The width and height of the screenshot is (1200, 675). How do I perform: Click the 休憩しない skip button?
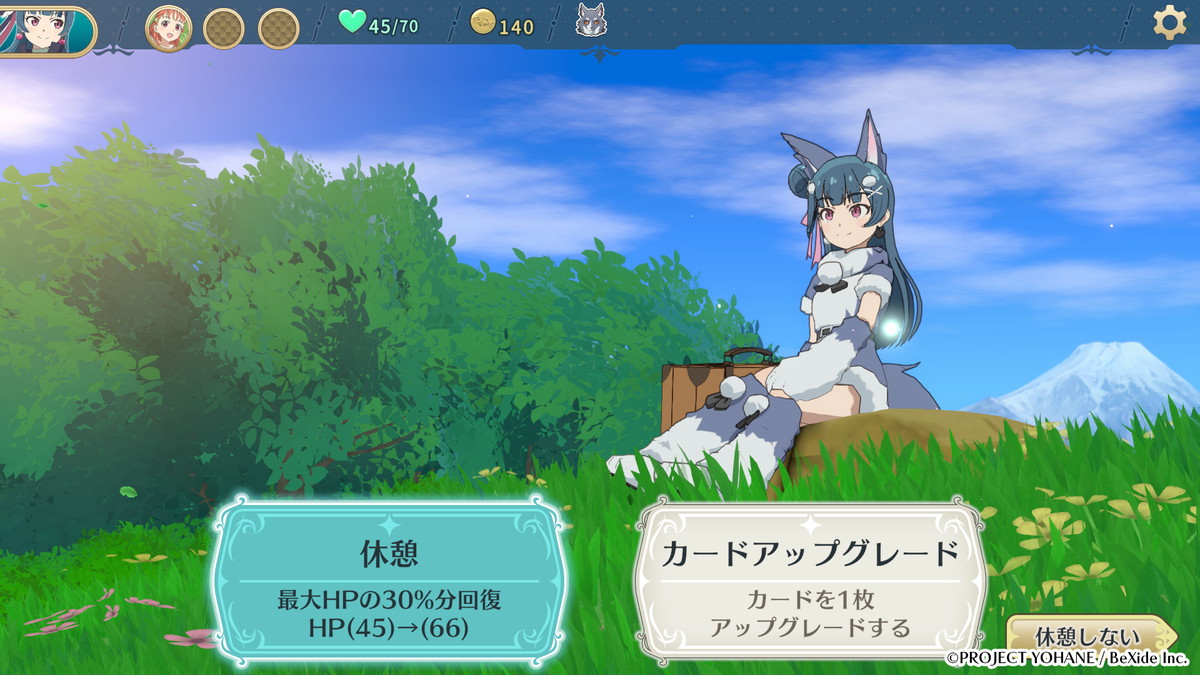point(1089,635)
